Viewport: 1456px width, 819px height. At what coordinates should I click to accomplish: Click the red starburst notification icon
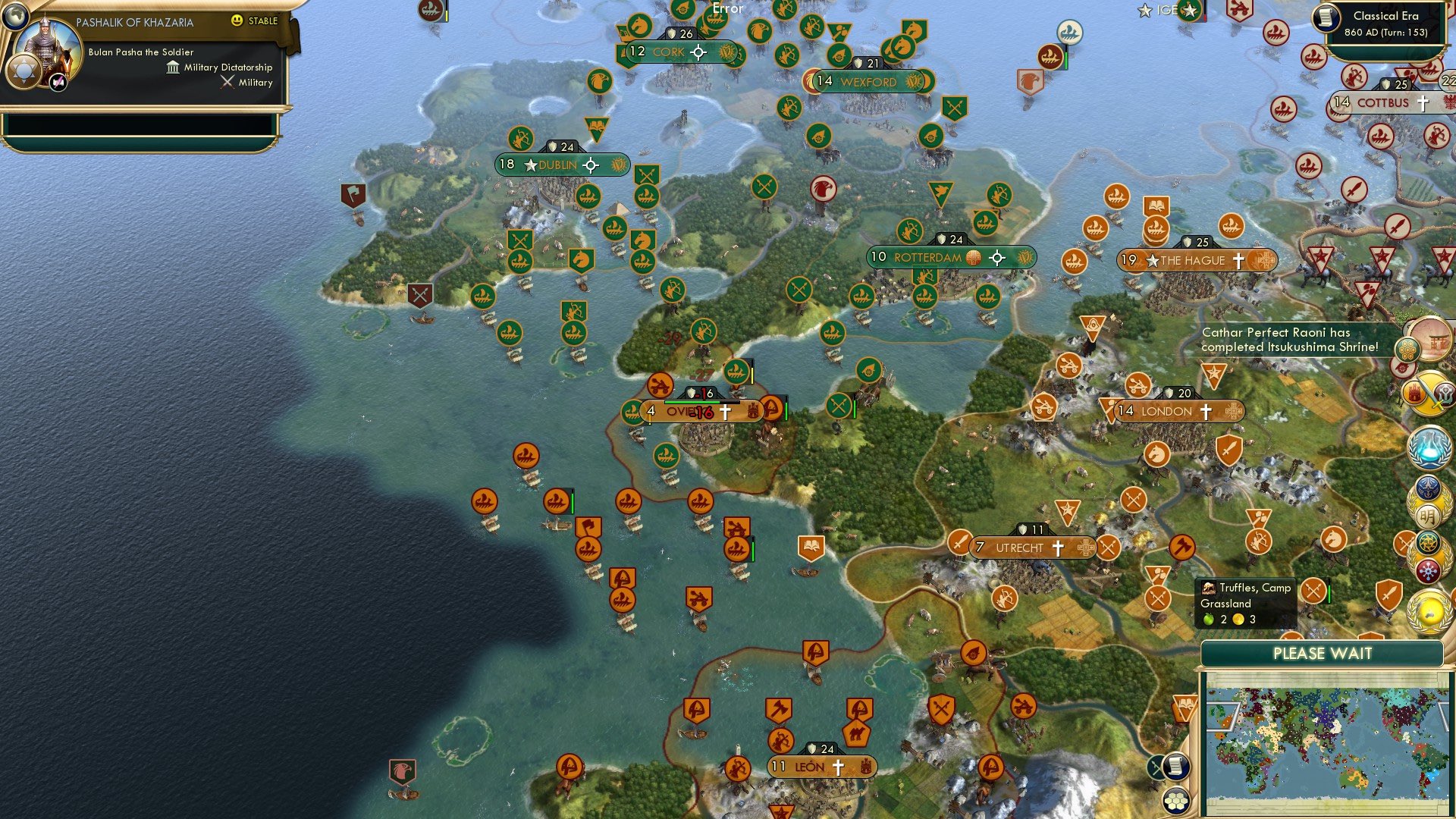point(1429,567)
